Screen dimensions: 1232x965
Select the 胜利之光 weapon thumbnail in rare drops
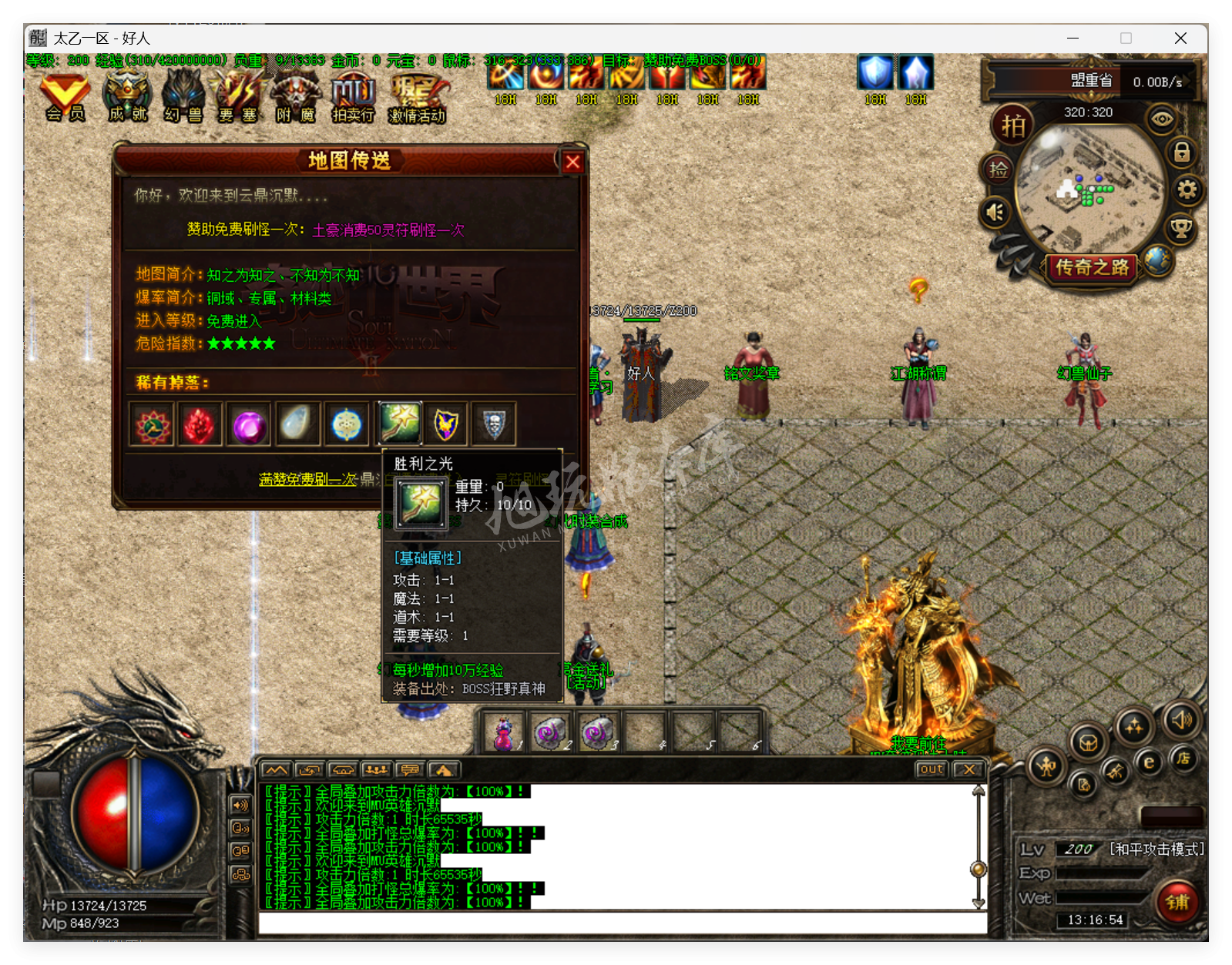coord(398,424)
